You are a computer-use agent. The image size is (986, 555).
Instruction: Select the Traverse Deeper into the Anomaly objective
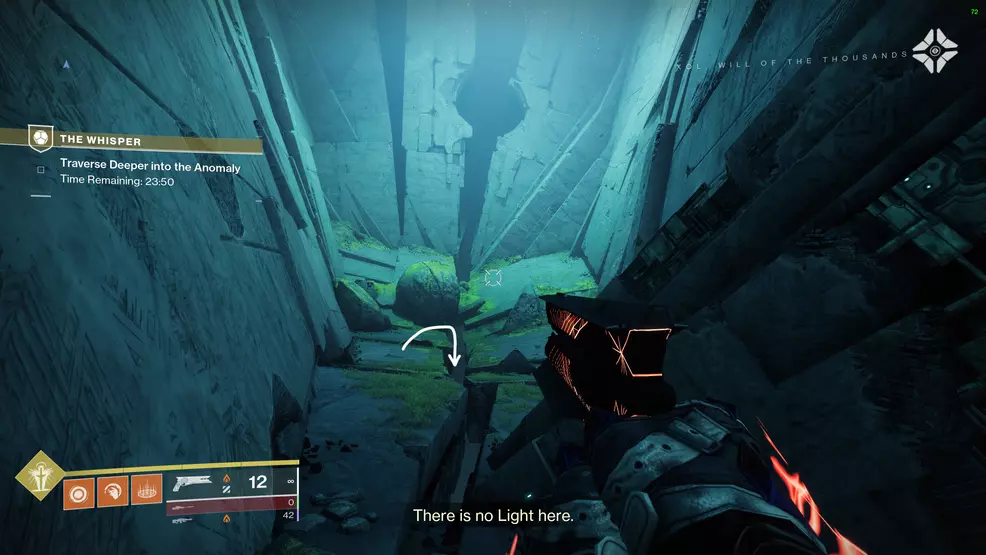pyautogui.click(x=150, y=168)
